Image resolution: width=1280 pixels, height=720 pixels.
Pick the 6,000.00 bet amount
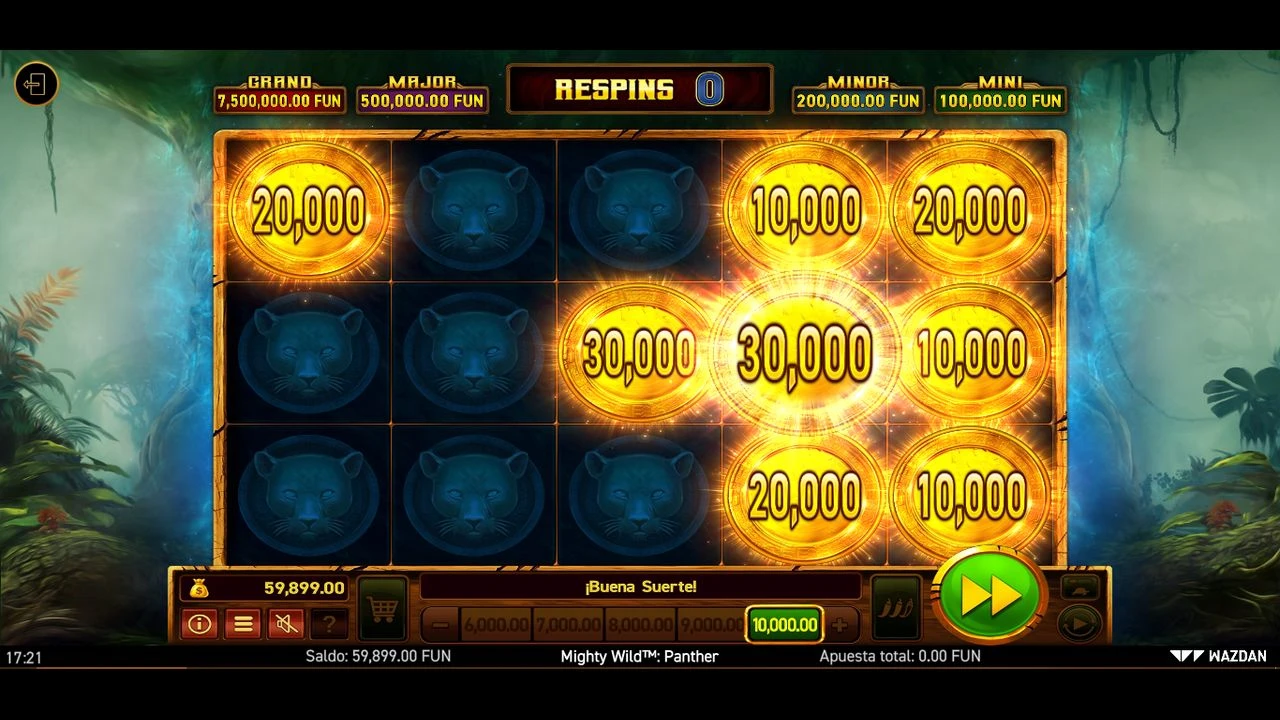click(x=496, y=625)
